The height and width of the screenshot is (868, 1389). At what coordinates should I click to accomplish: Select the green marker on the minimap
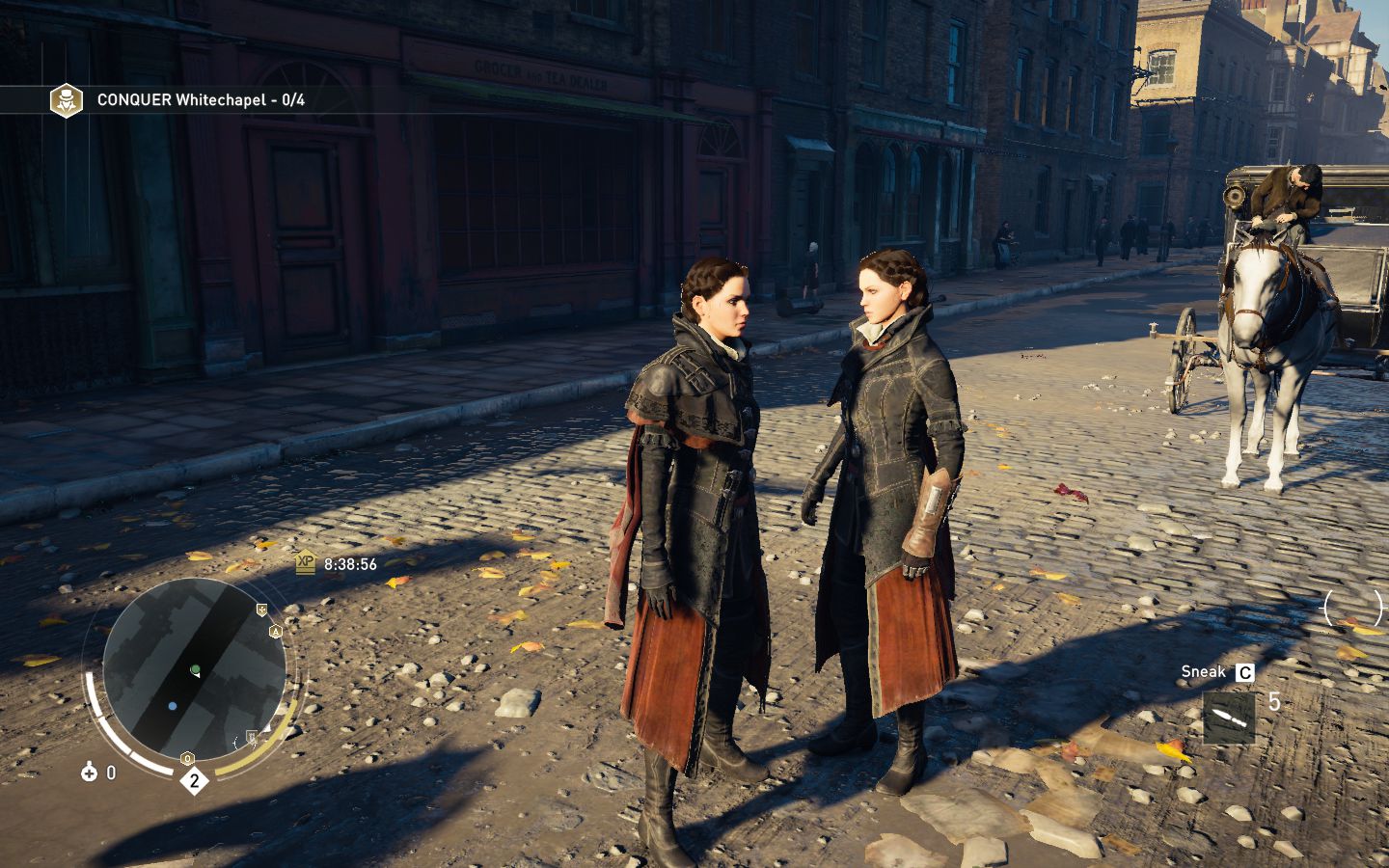[x=195, y=668]
